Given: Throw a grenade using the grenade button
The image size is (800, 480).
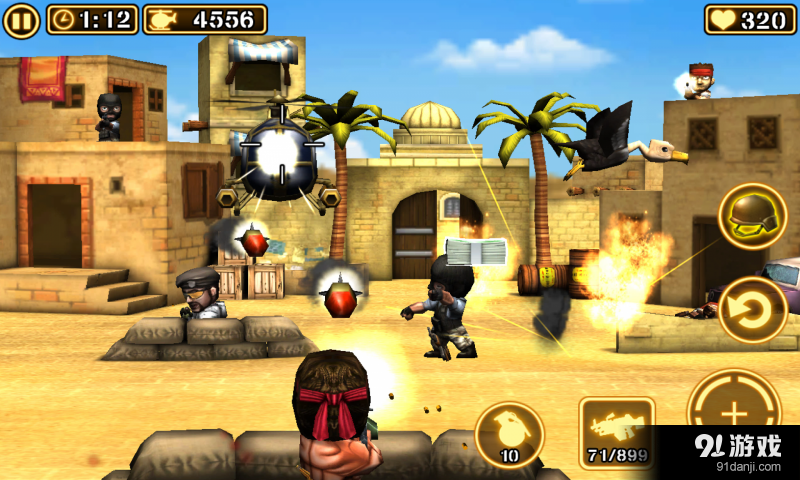Looking at the screenshot, I should (508, 434).
